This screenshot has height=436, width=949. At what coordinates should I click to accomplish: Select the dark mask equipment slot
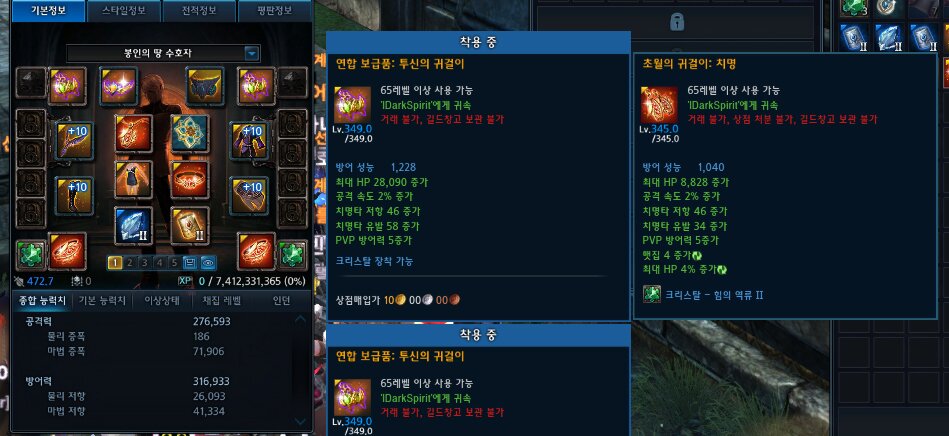pos(206,85)
